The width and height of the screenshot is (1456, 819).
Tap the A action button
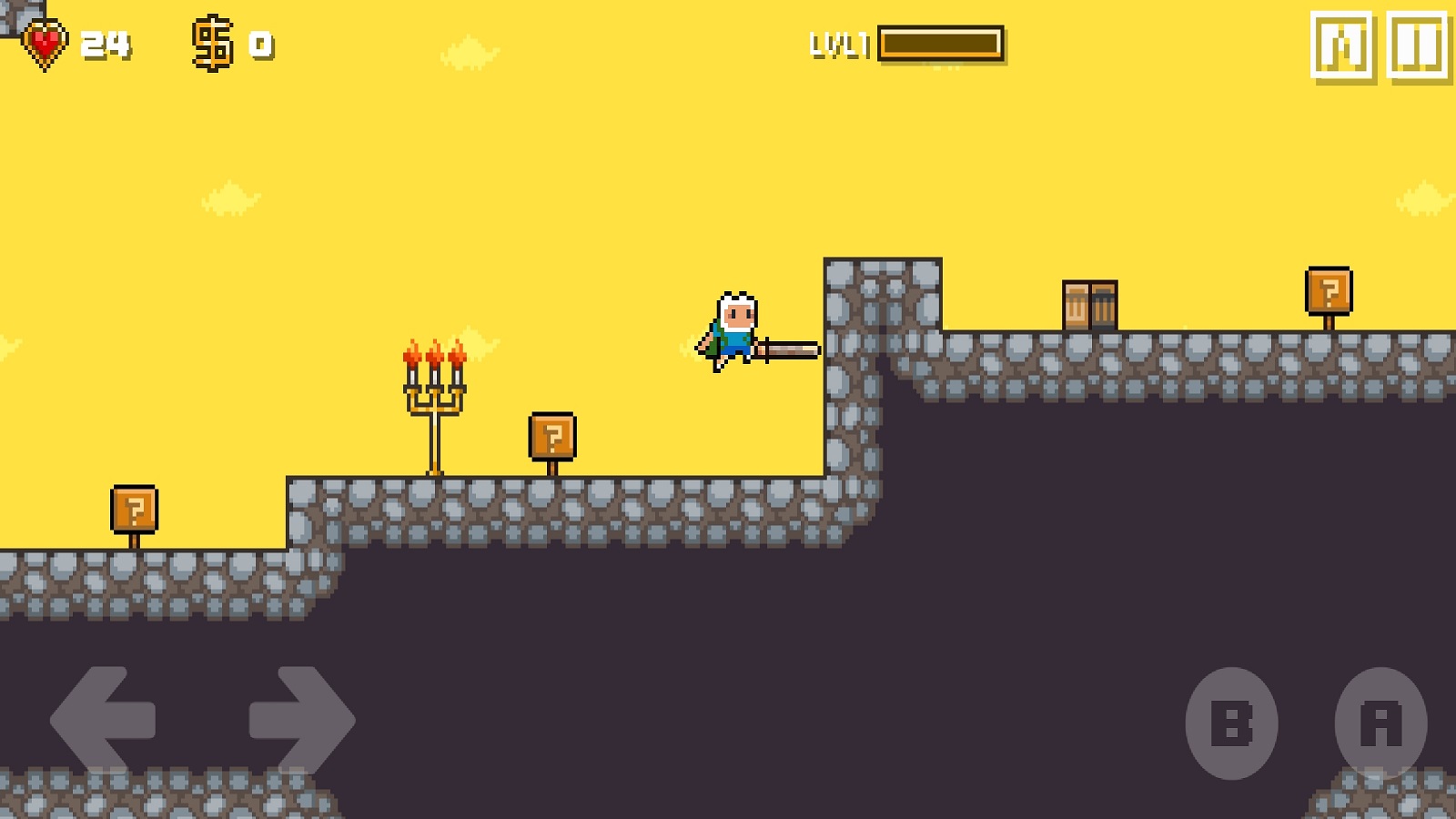coord(1380,723)
